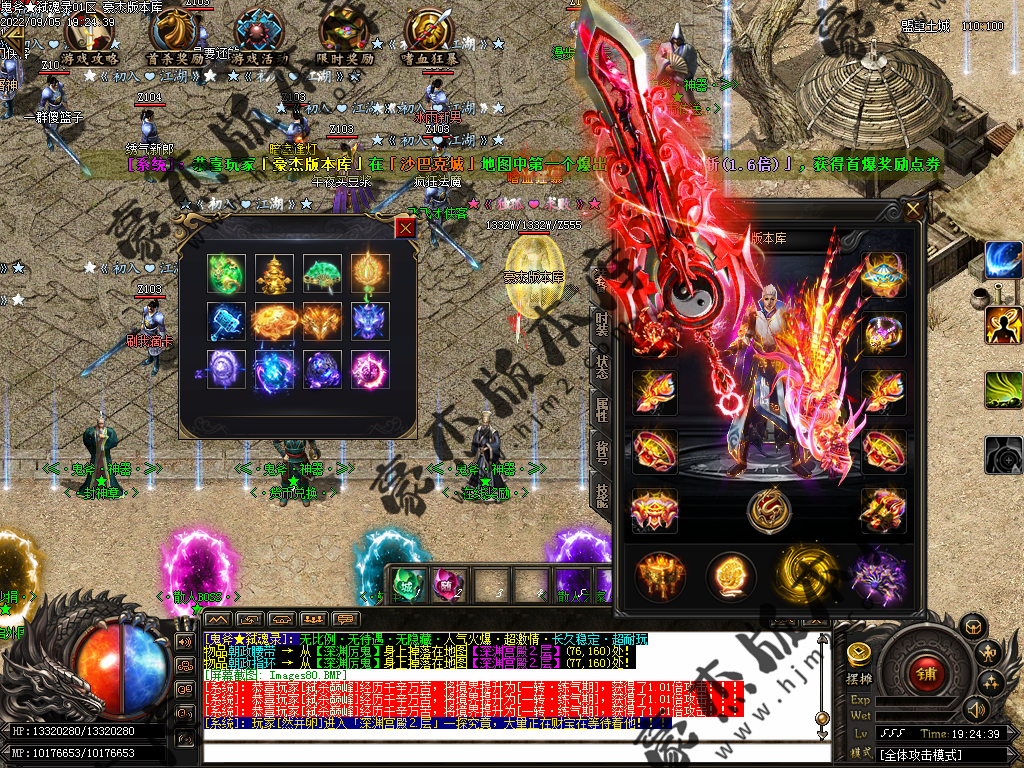Activate the blue crescent slash skill icon
Viewport: 1024px width, 768px height.
1003,261
